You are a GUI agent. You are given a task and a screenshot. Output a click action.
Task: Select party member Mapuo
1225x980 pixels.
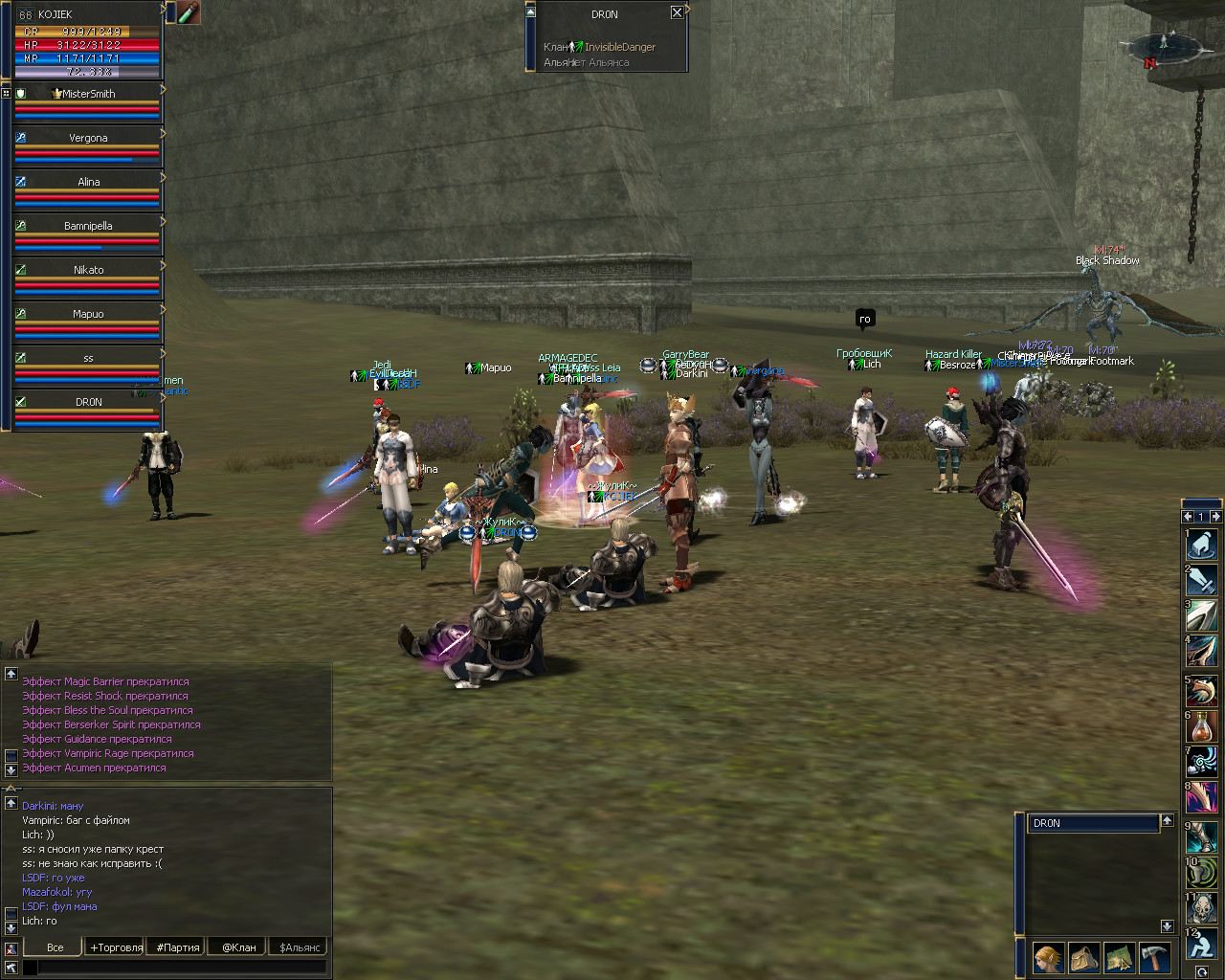pyautogui.click(x=87, y=314)
